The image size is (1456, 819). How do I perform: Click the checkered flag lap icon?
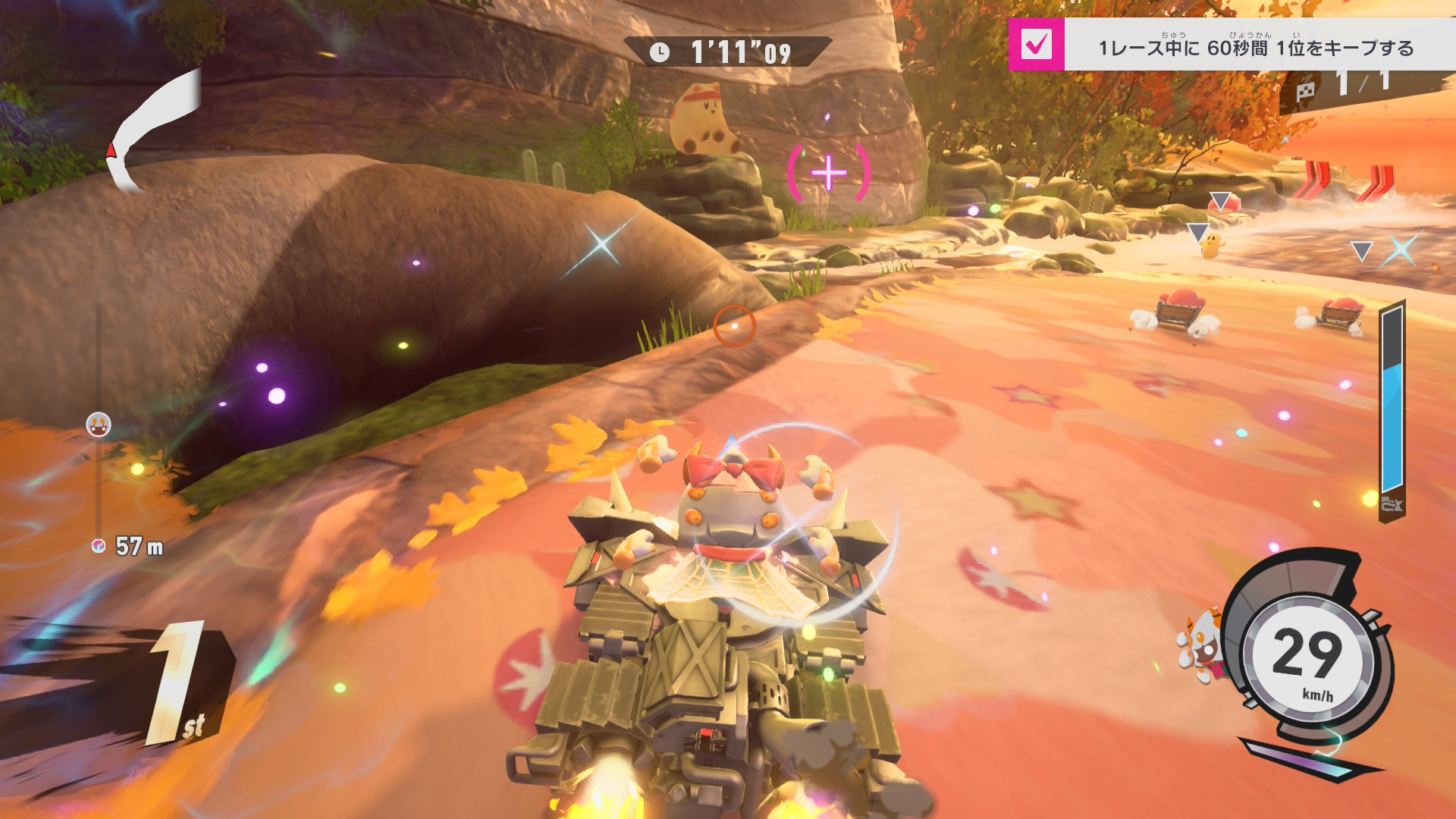pos(1305,92)
